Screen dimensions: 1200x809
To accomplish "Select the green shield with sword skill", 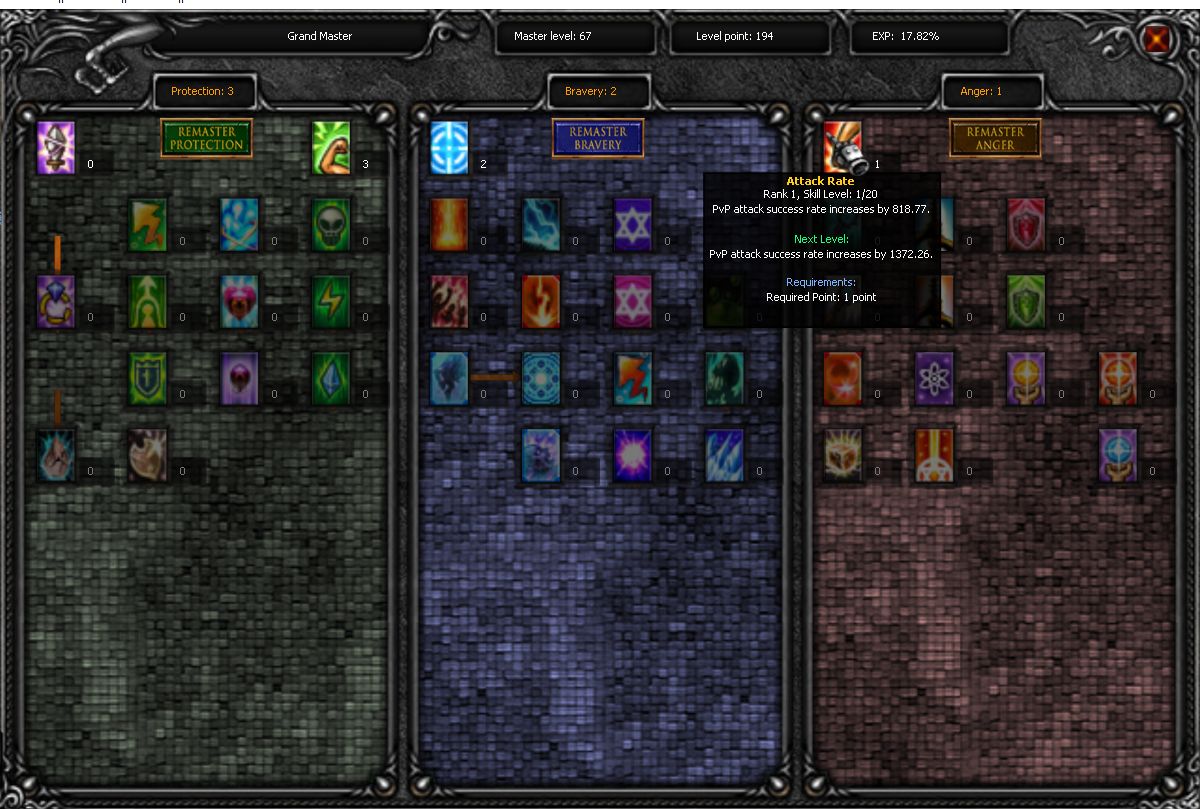I will 148,378.
